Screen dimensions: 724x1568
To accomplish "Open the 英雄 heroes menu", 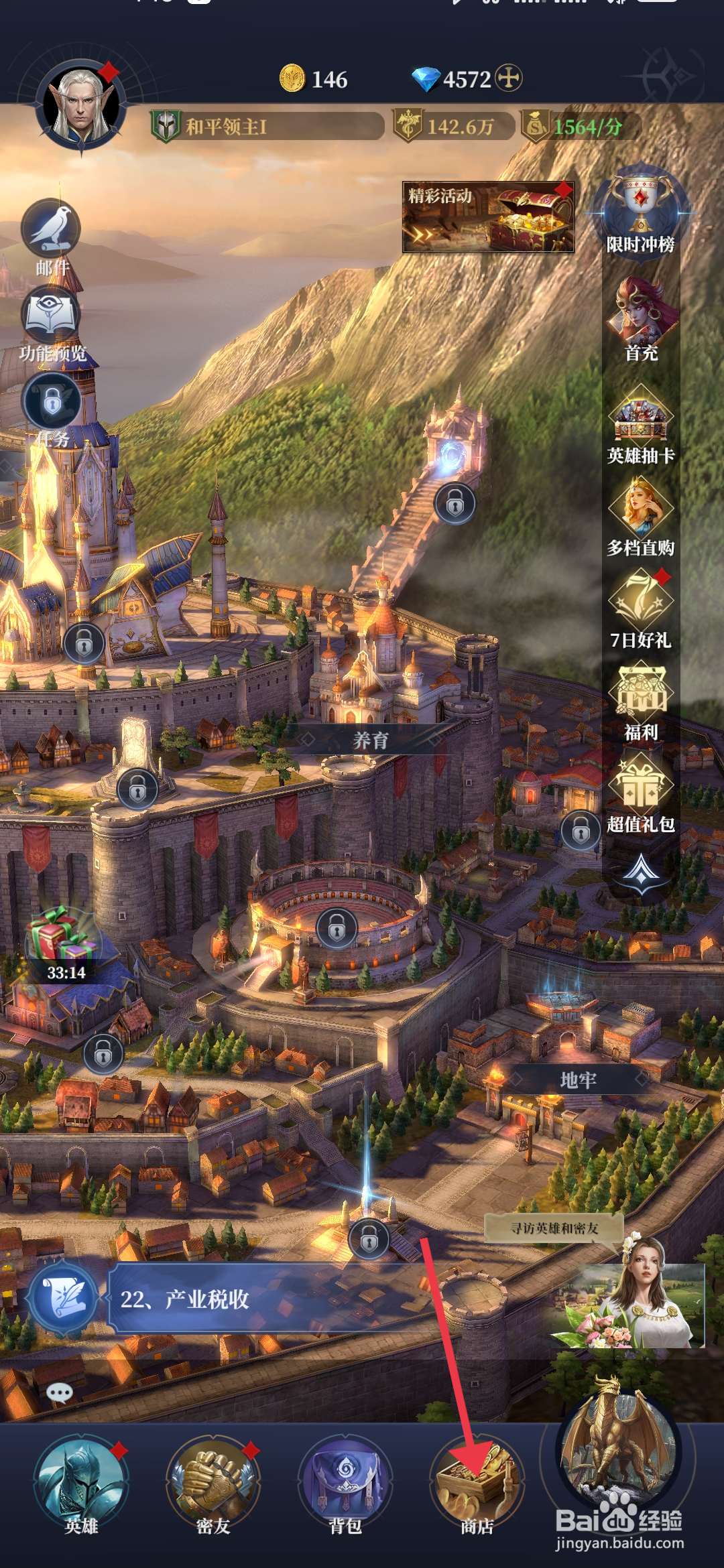I will coord(81,1484).
